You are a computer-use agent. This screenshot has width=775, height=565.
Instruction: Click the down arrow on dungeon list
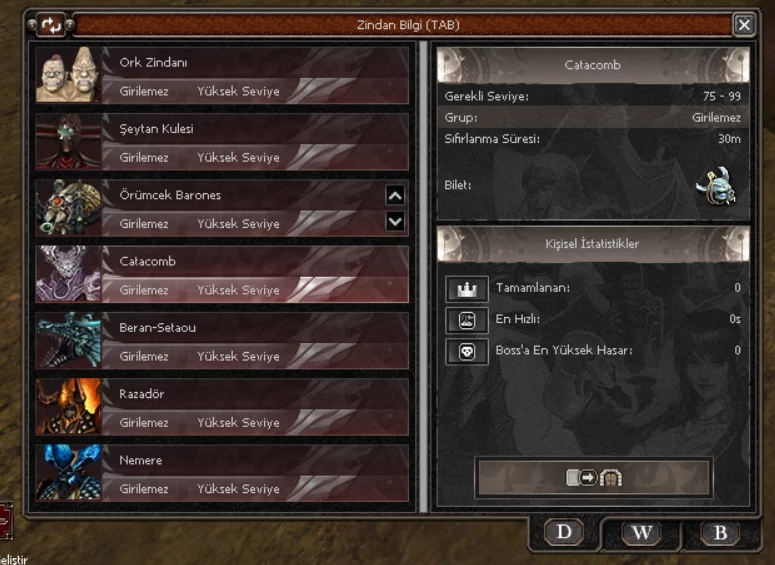[395, 221]
